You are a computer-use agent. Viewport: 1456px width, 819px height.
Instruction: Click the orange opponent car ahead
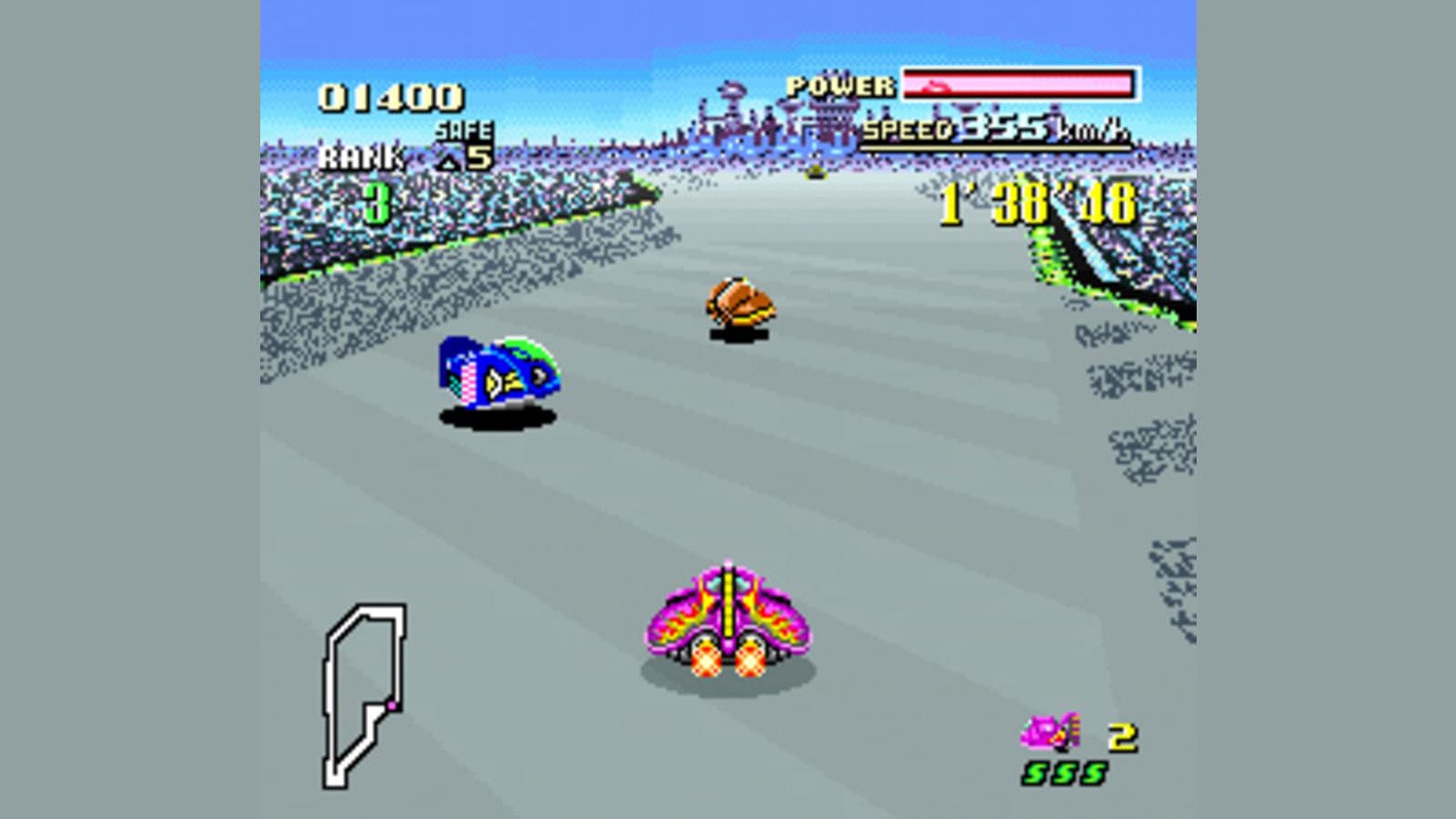click(x=738, y=301)
